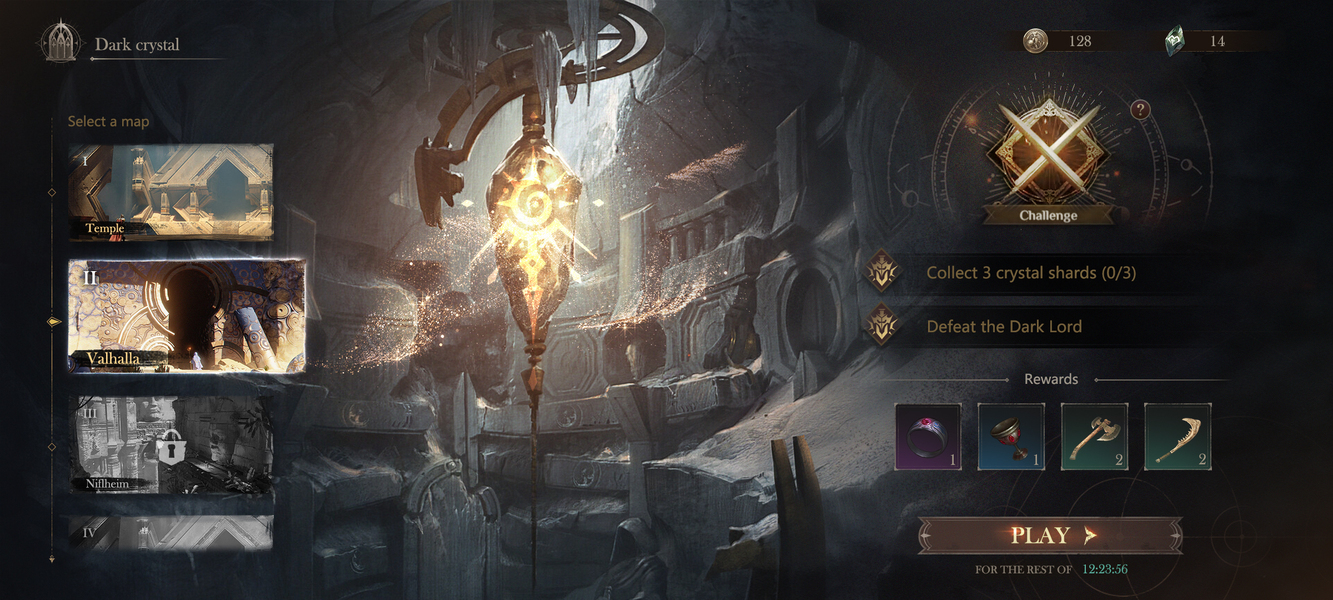Image resolution: width=1333 pixels, height=600 pixels.
Task: Open the Dark crystal gate icon
Action: pos(60,43)
